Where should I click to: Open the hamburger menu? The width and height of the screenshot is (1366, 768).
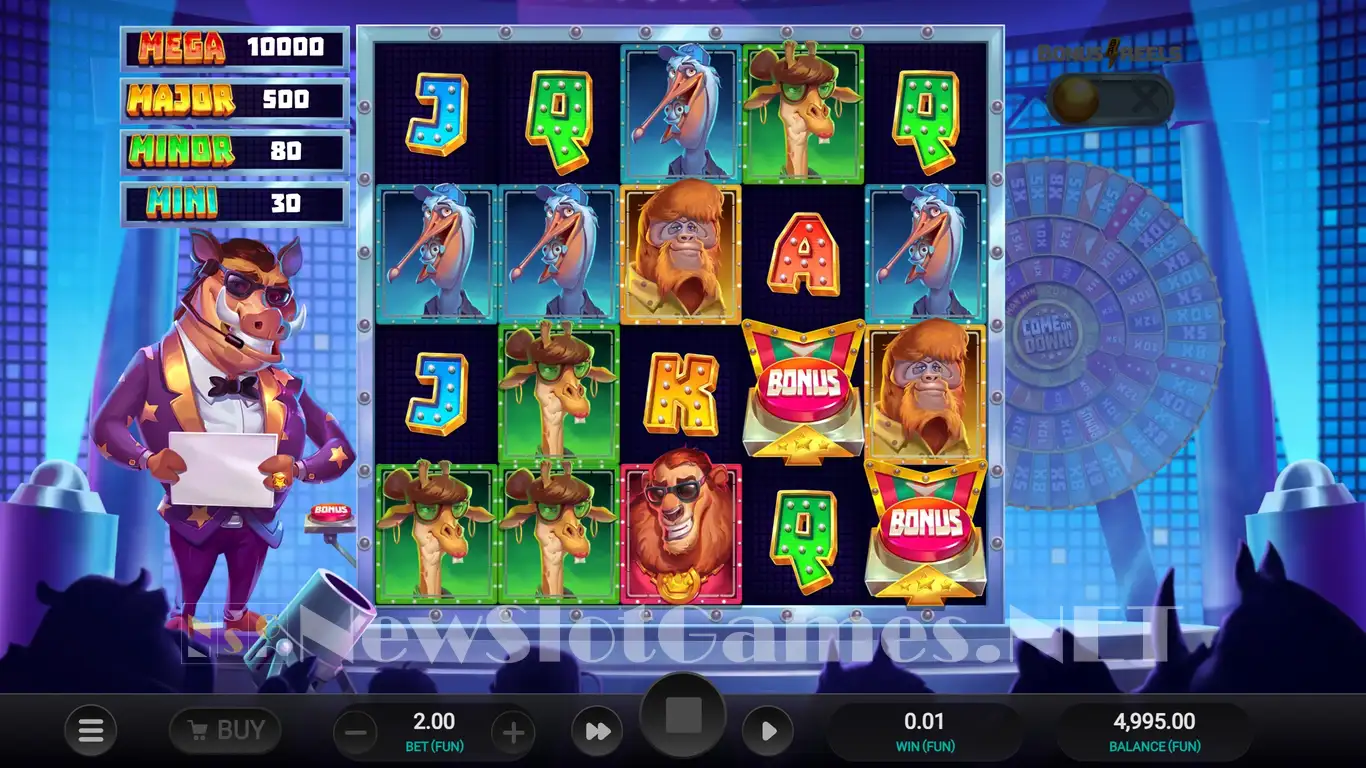[91, 732]
